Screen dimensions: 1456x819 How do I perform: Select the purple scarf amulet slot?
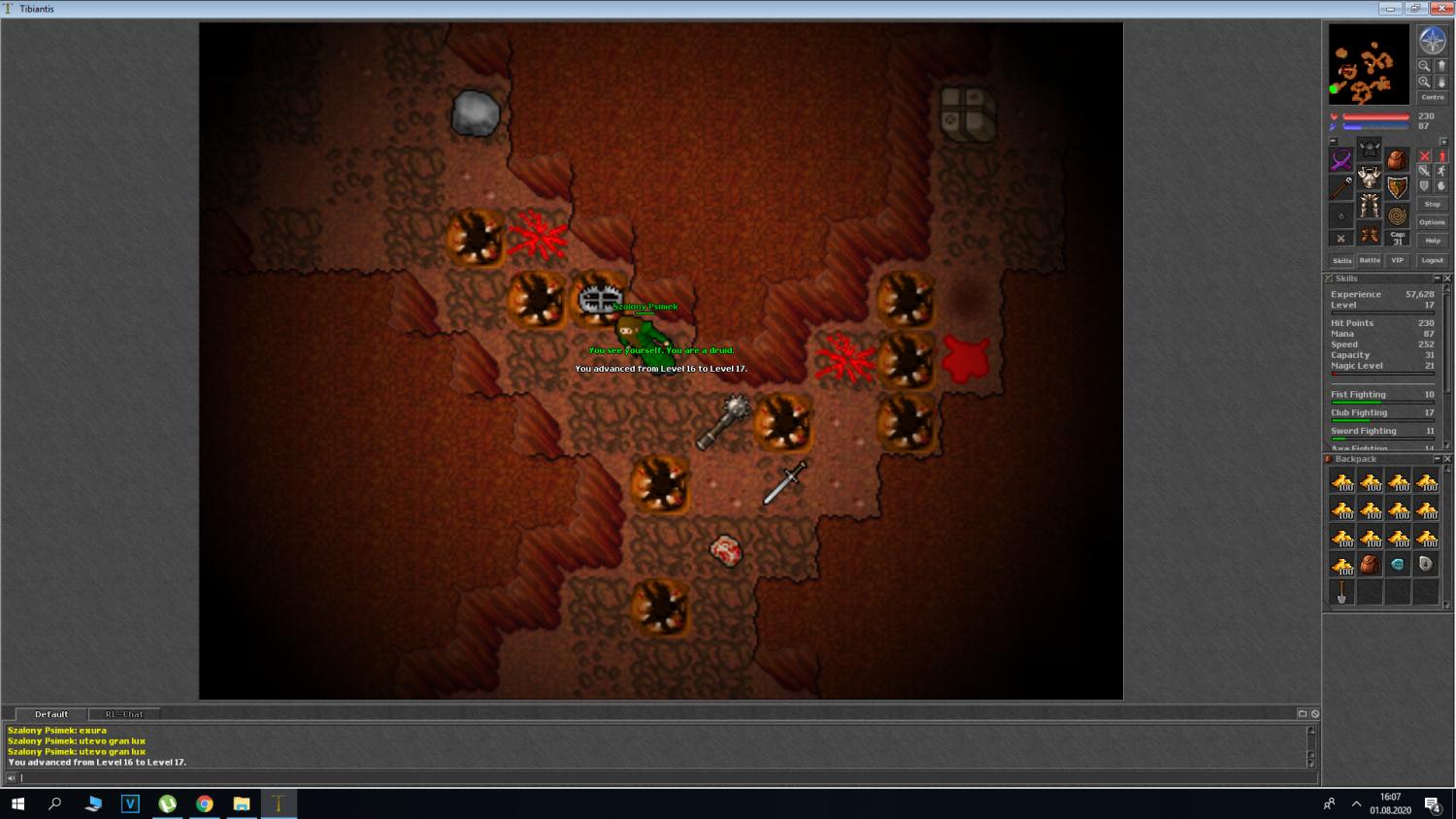coord(1341,159)
